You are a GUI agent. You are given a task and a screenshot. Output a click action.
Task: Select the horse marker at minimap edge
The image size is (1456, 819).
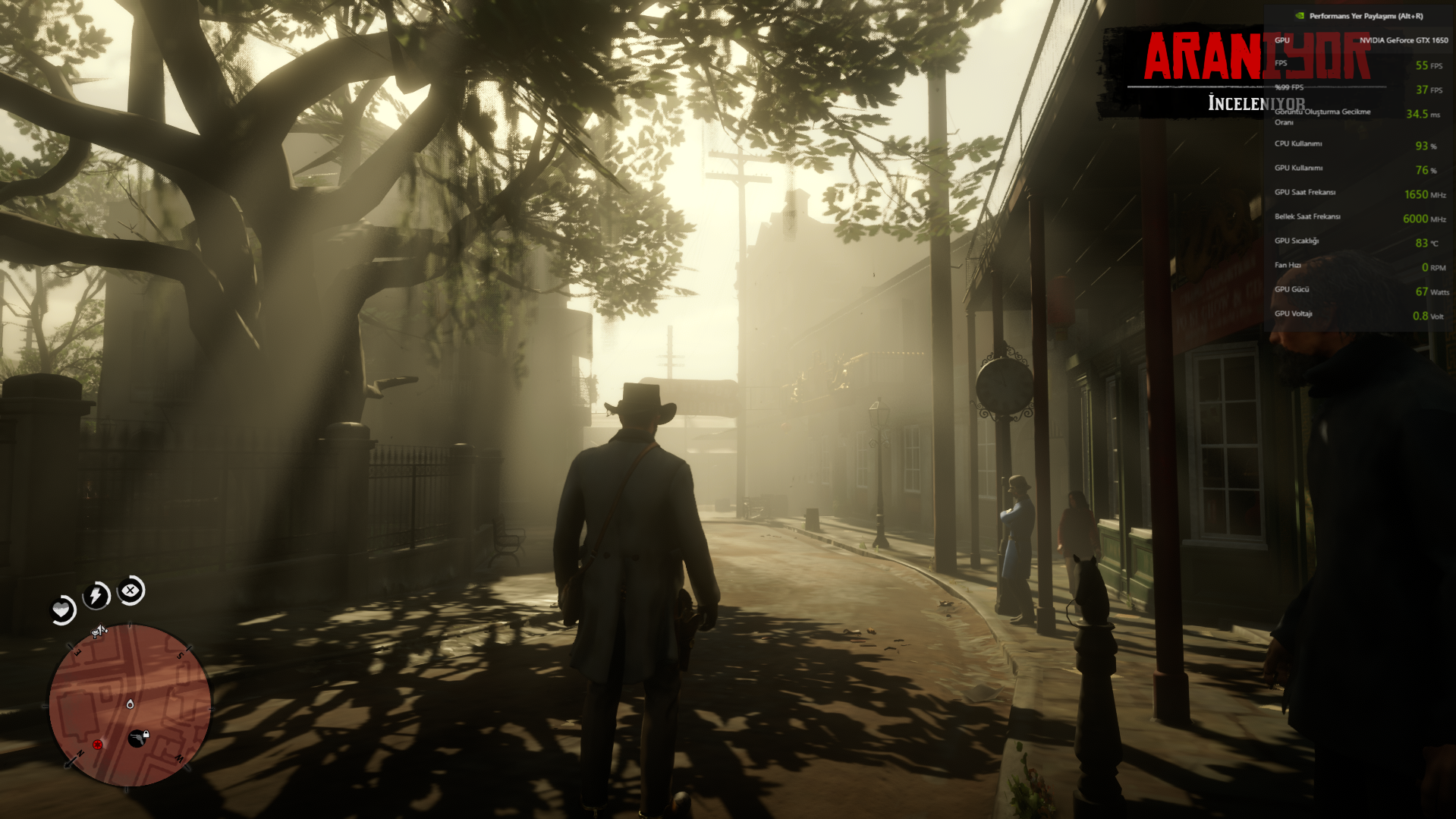coord(99,631)
